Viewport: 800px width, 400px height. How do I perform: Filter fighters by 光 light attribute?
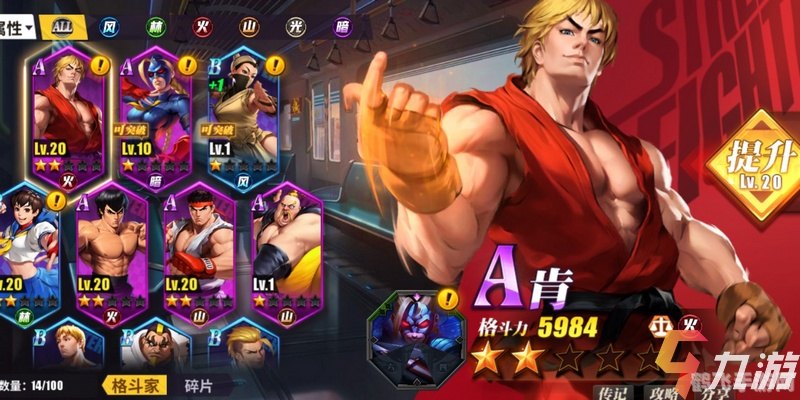[294, 27]
